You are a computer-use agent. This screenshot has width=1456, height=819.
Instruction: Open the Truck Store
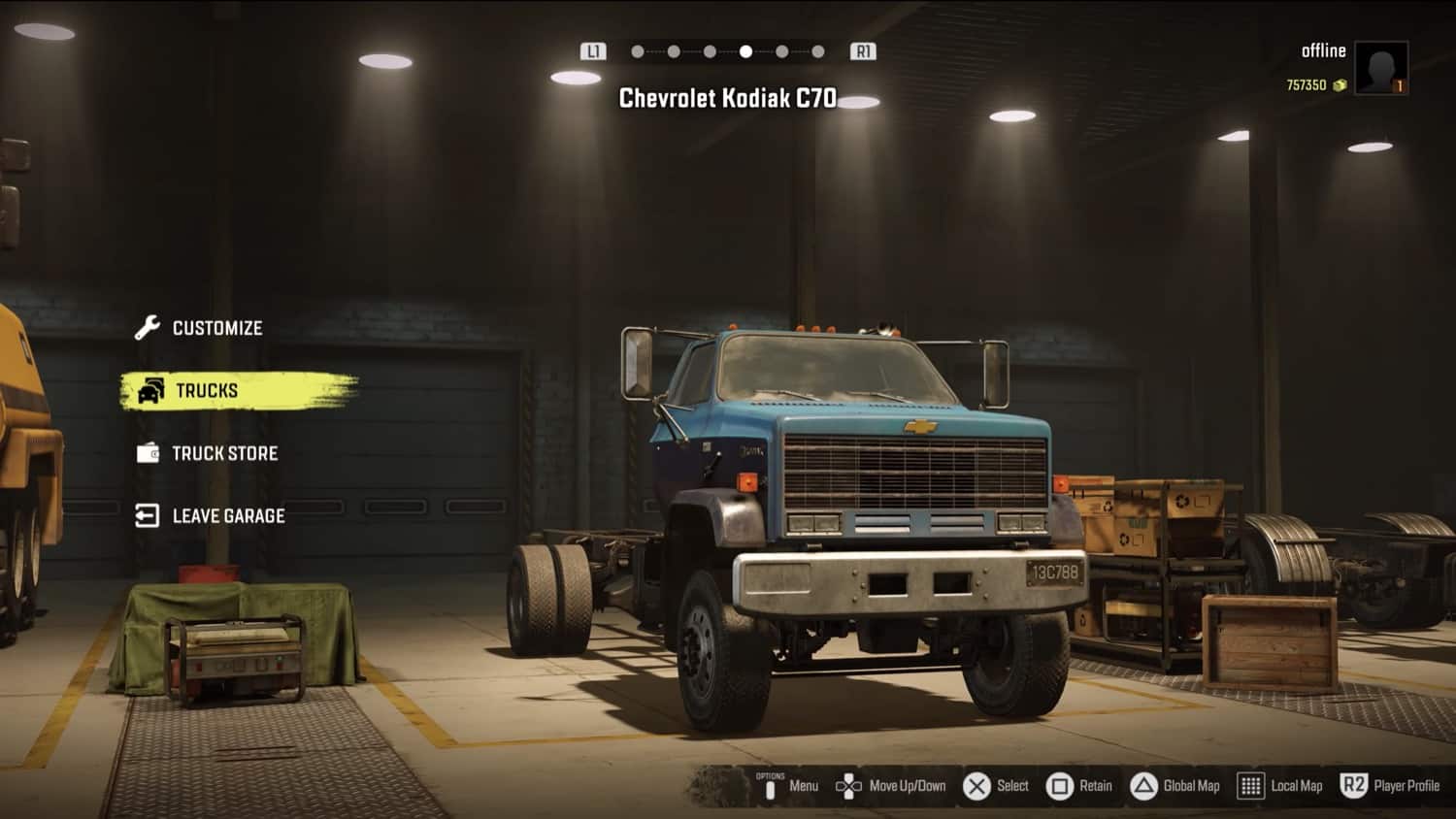(x=224, y=453)
